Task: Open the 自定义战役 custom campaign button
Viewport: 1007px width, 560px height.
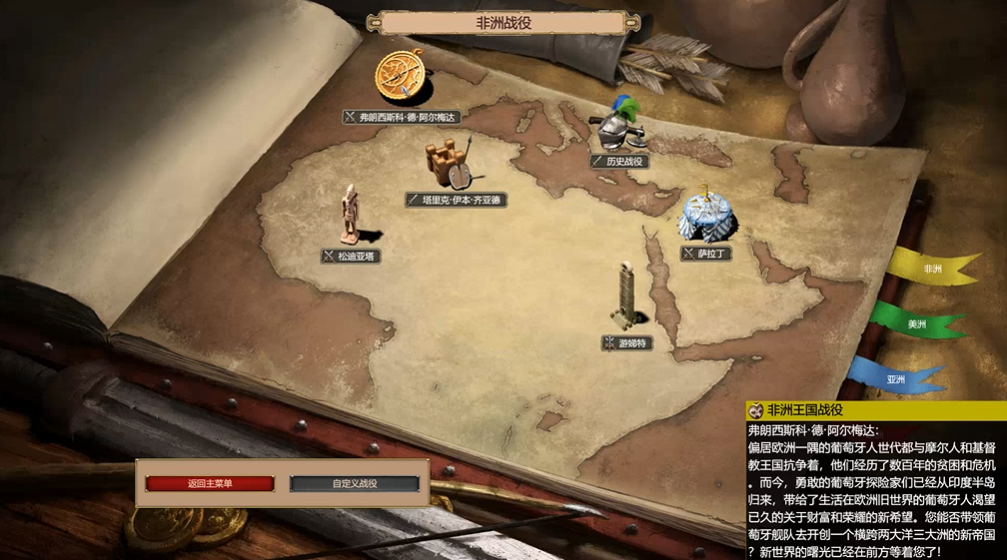Action: pos(355,484)
